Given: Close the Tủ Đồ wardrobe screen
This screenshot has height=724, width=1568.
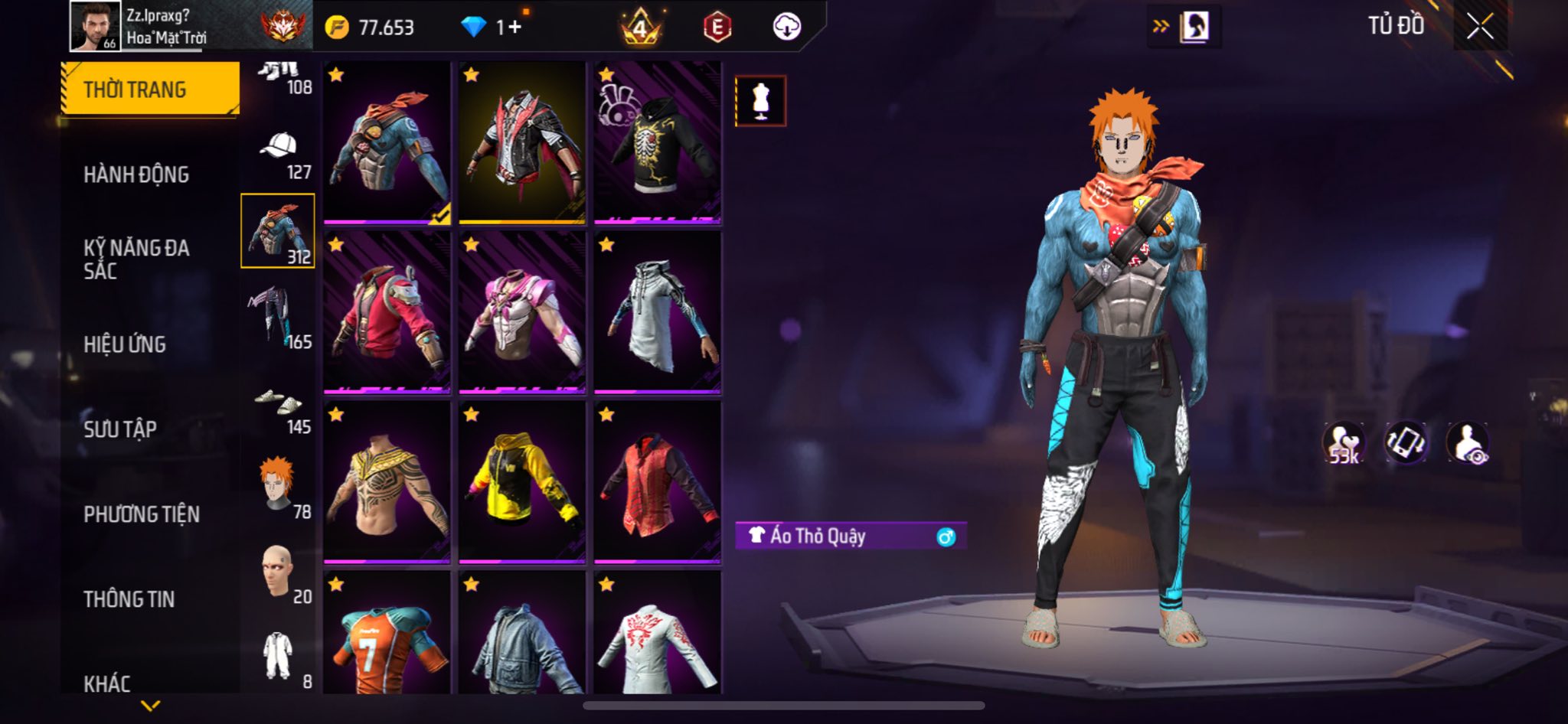Looking at the screenshot, I should point(1480,27).
